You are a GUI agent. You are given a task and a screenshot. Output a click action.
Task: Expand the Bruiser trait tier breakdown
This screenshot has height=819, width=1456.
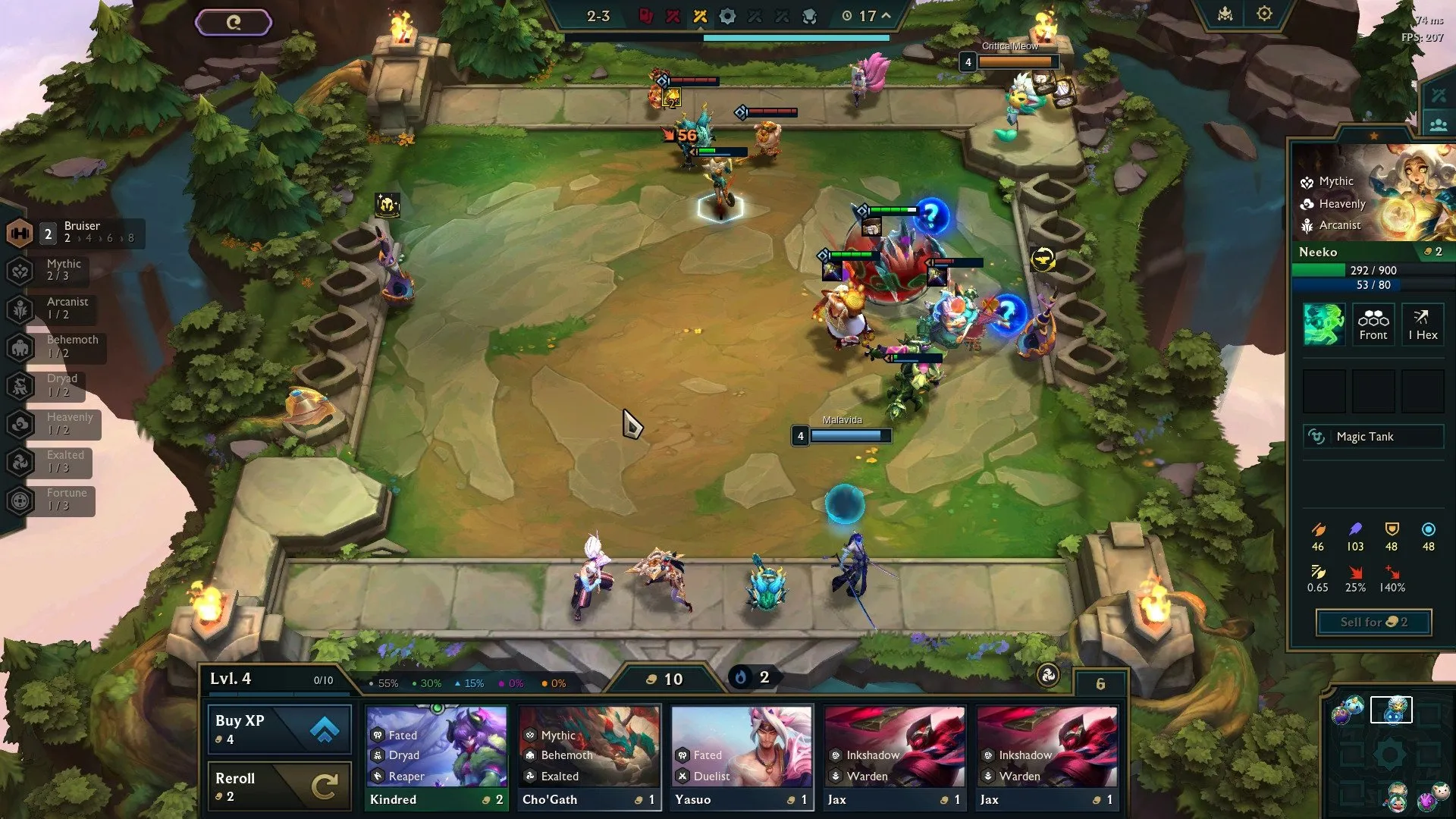97,237
